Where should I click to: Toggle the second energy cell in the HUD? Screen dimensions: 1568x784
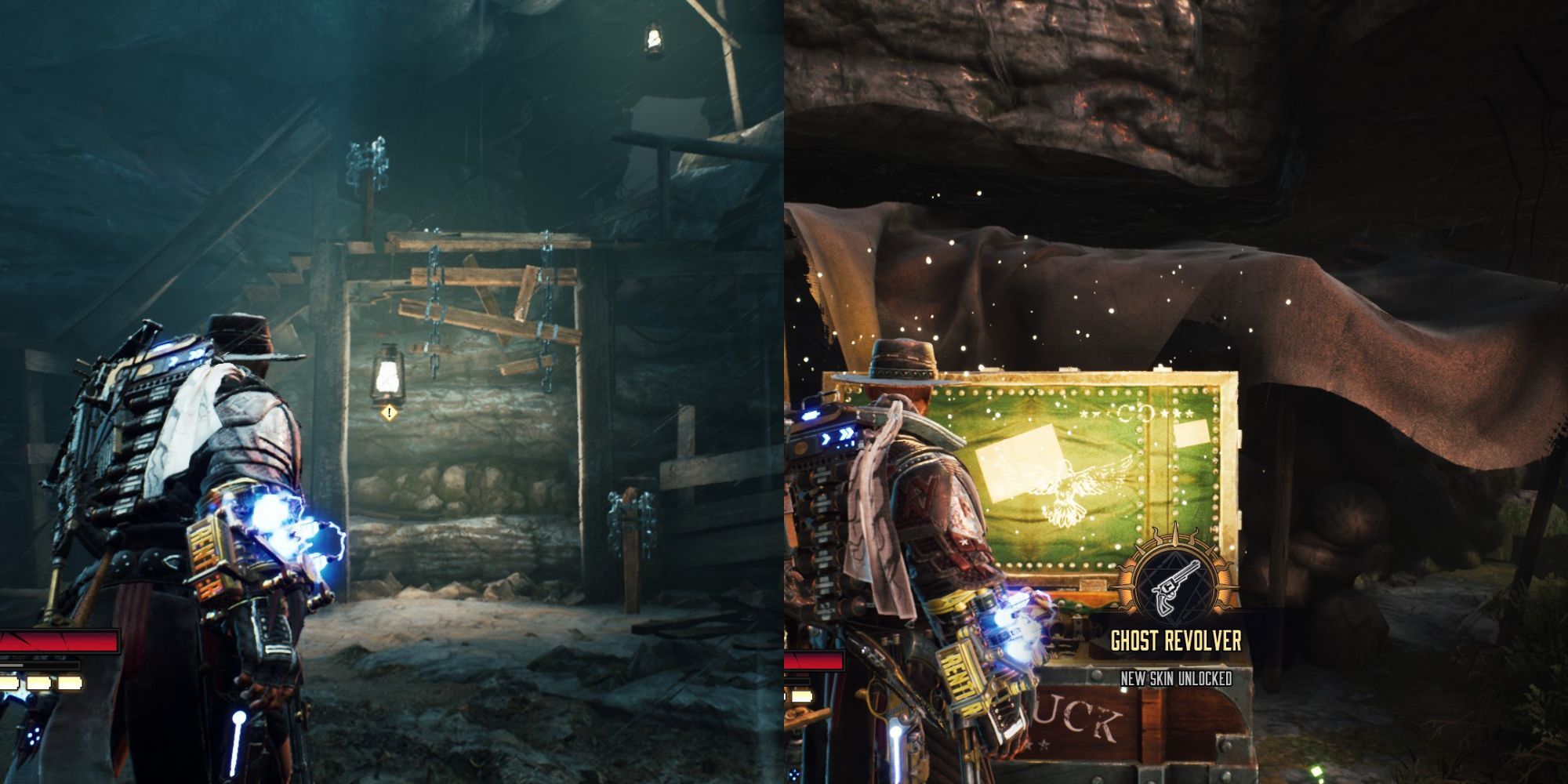click(x=38, y=682)
